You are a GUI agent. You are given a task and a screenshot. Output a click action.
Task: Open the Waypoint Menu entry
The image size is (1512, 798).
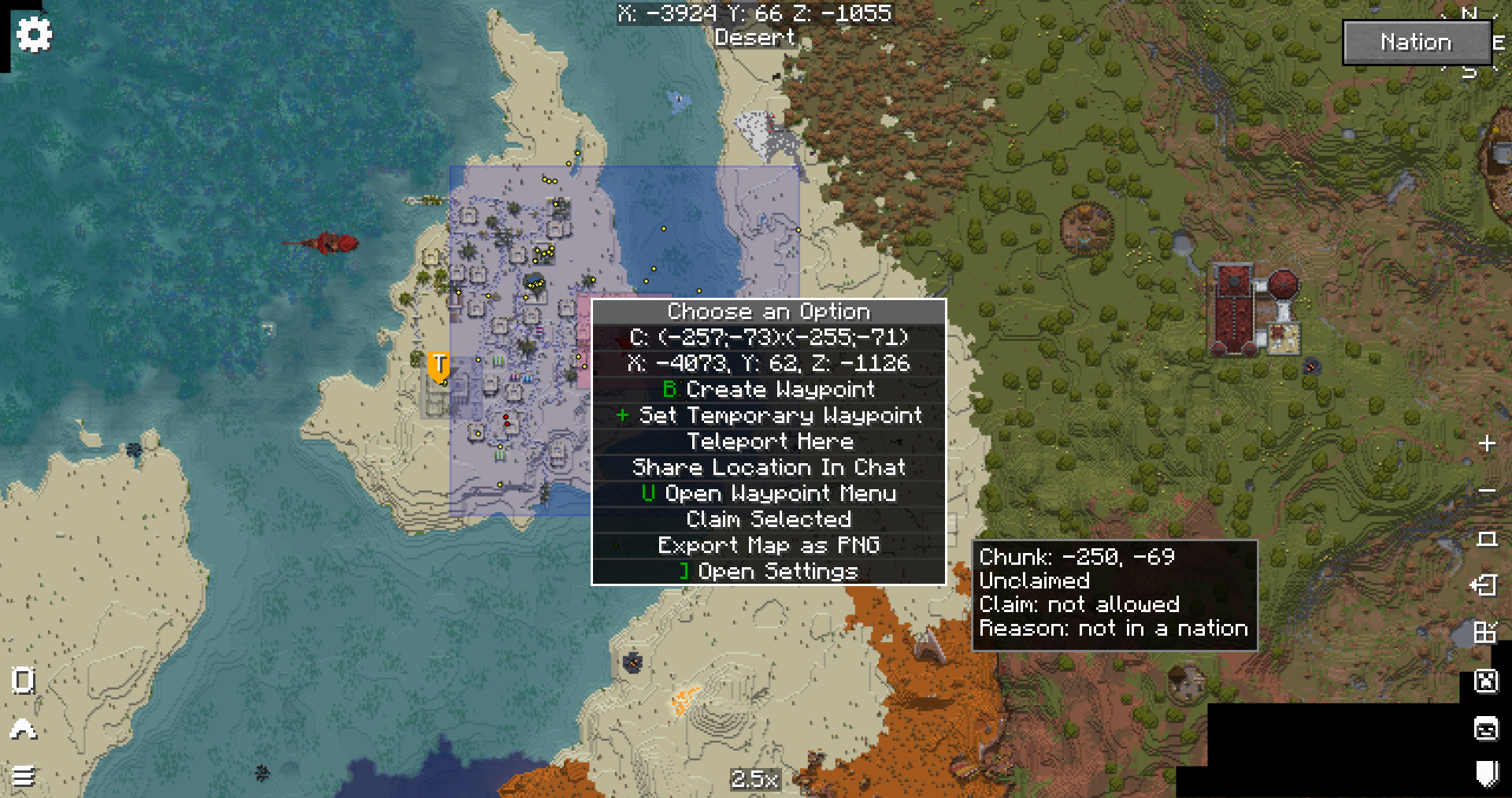tap(769, 493)
